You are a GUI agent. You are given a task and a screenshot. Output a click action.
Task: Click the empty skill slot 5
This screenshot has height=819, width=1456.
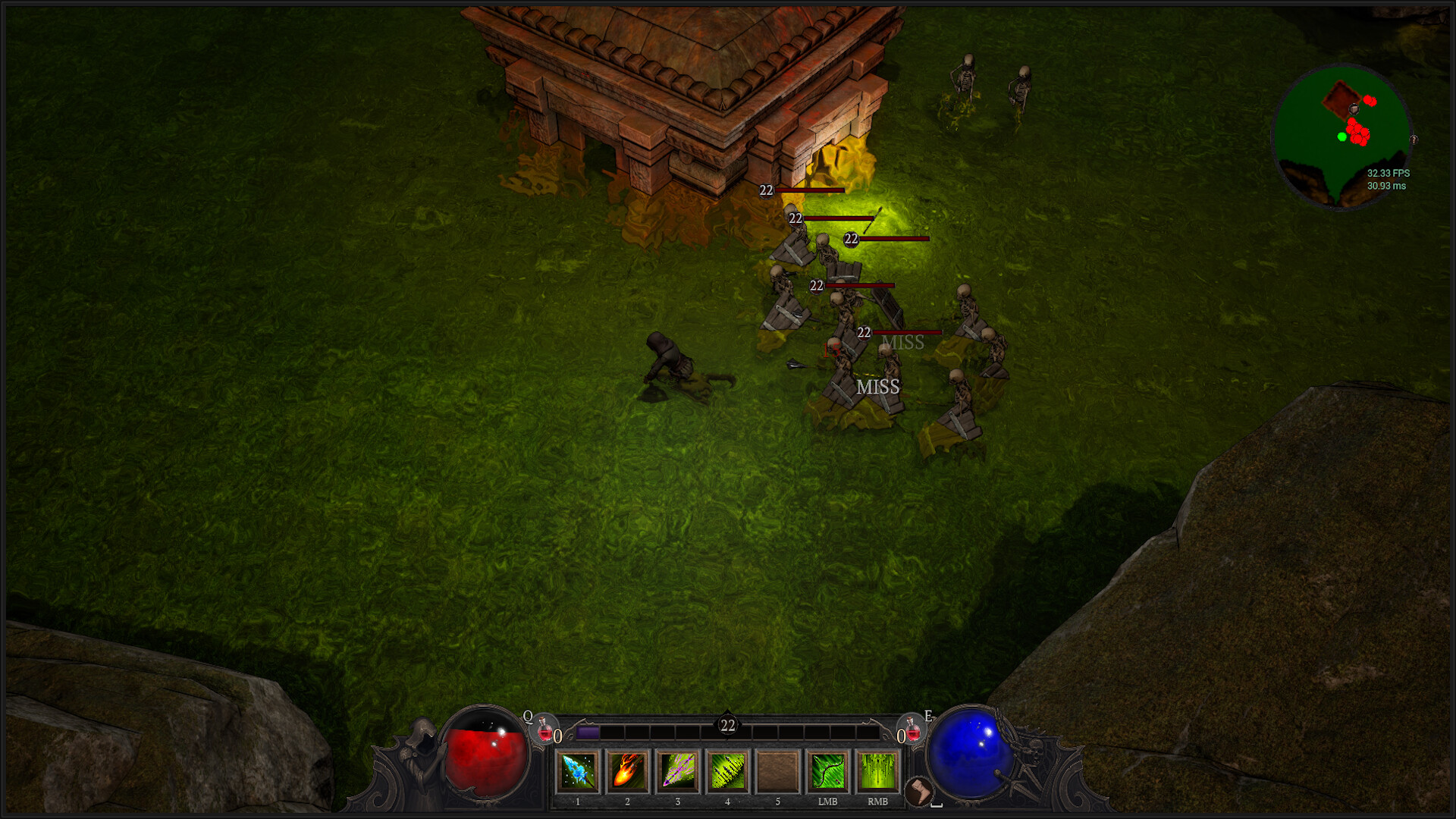tap(777, 771)
